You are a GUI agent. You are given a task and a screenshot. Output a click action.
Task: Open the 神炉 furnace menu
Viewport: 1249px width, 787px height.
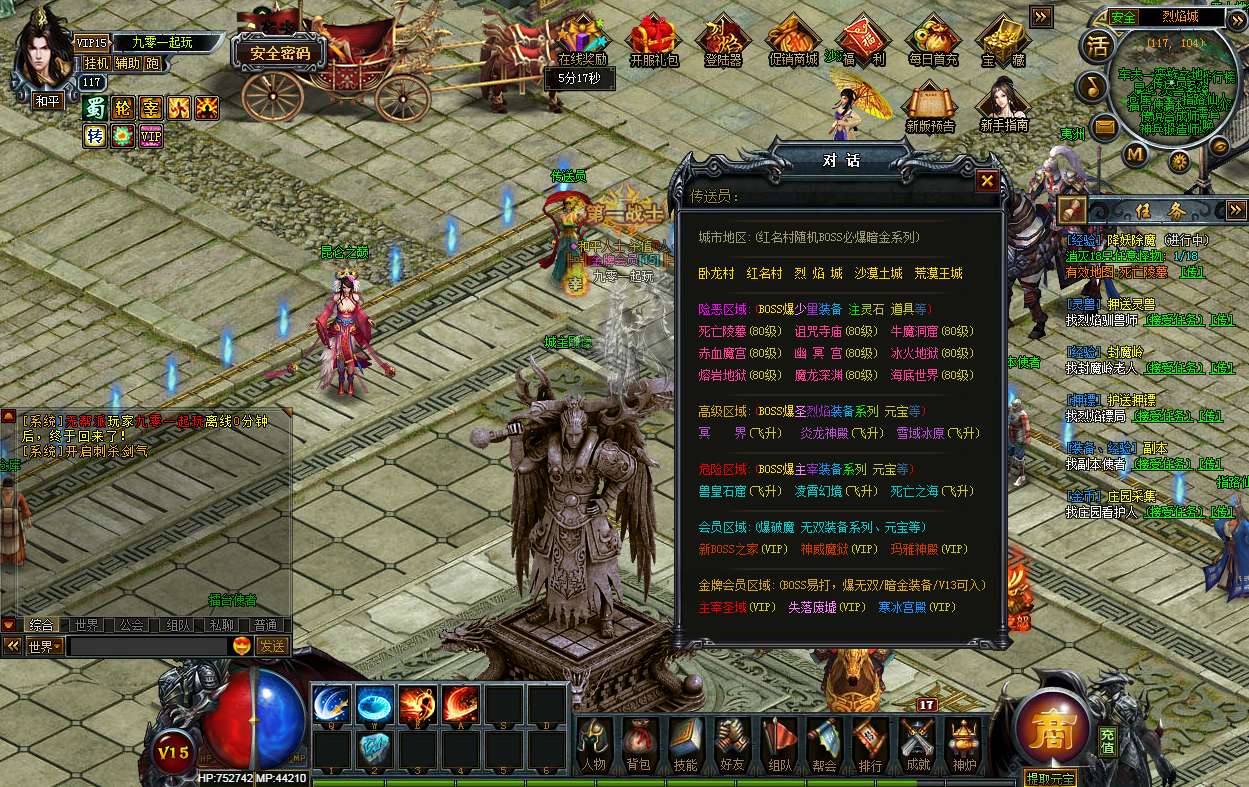tap(964, 745)
